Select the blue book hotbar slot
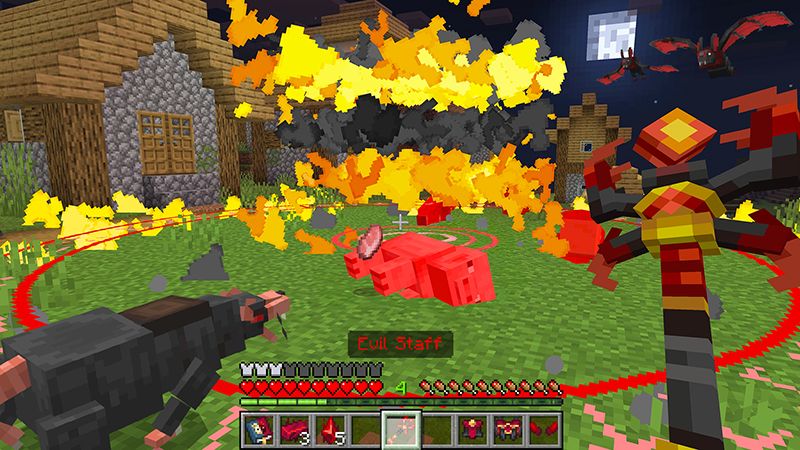The width and height of the screenshot is (800, 450). [x=258, y=428]
